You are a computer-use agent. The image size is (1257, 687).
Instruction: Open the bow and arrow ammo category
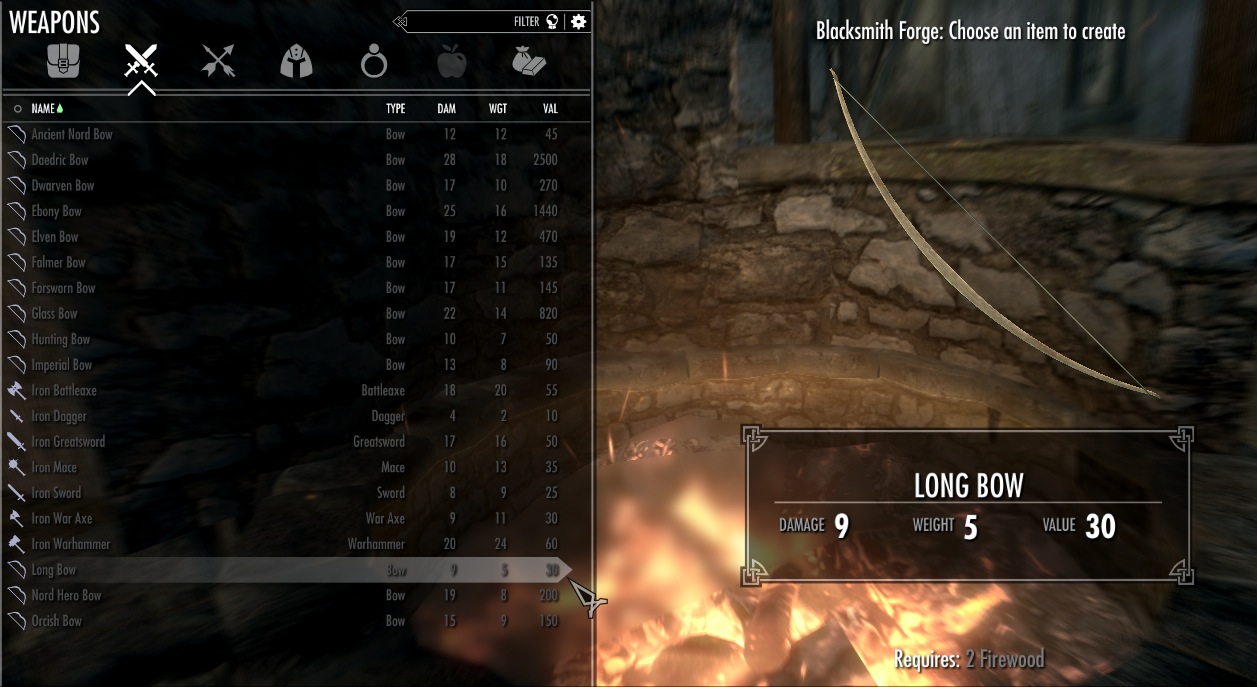(x=218, y=62)
